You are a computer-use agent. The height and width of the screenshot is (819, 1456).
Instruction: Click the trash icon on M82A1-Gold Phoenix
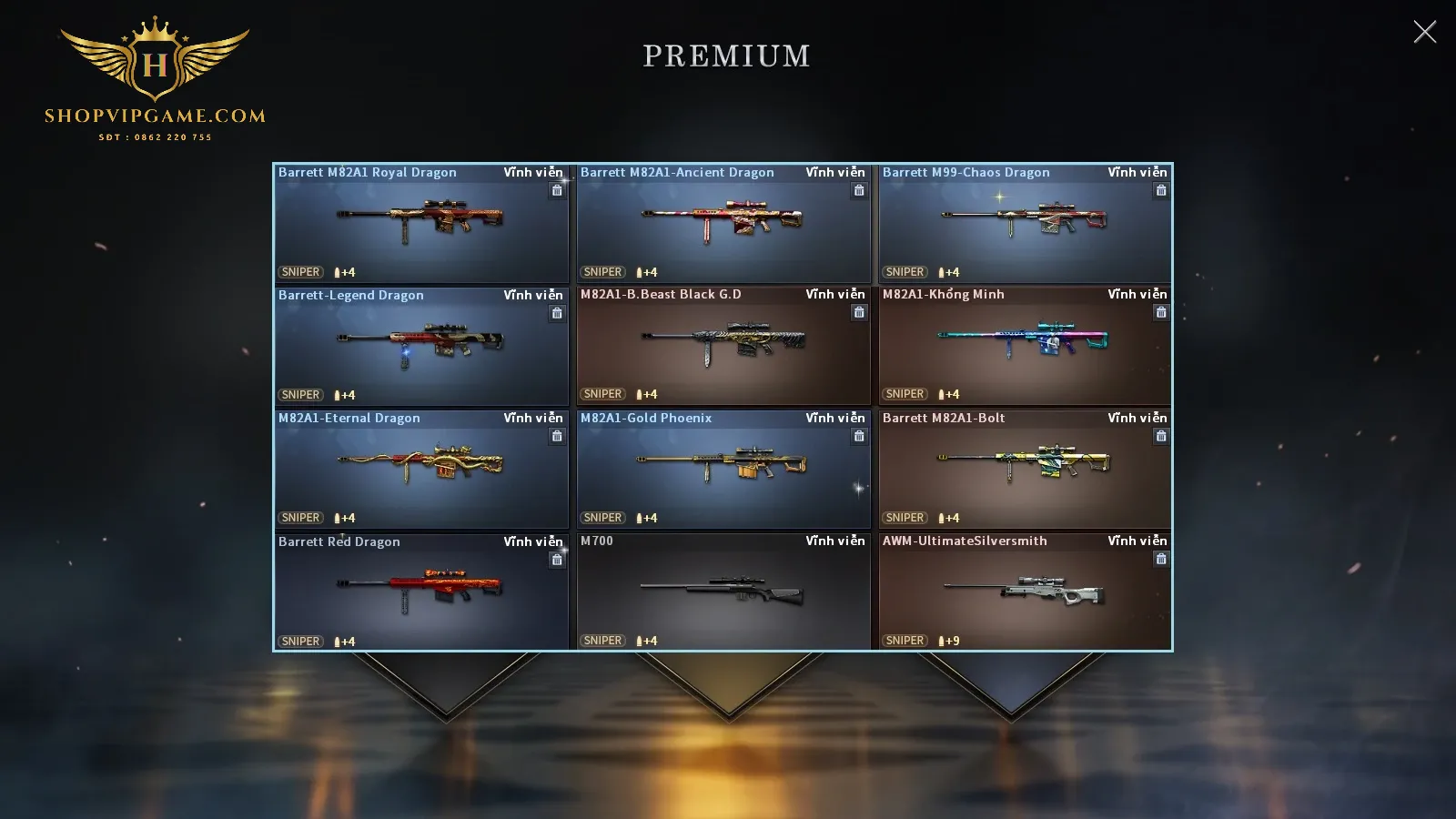coord(859,436)
